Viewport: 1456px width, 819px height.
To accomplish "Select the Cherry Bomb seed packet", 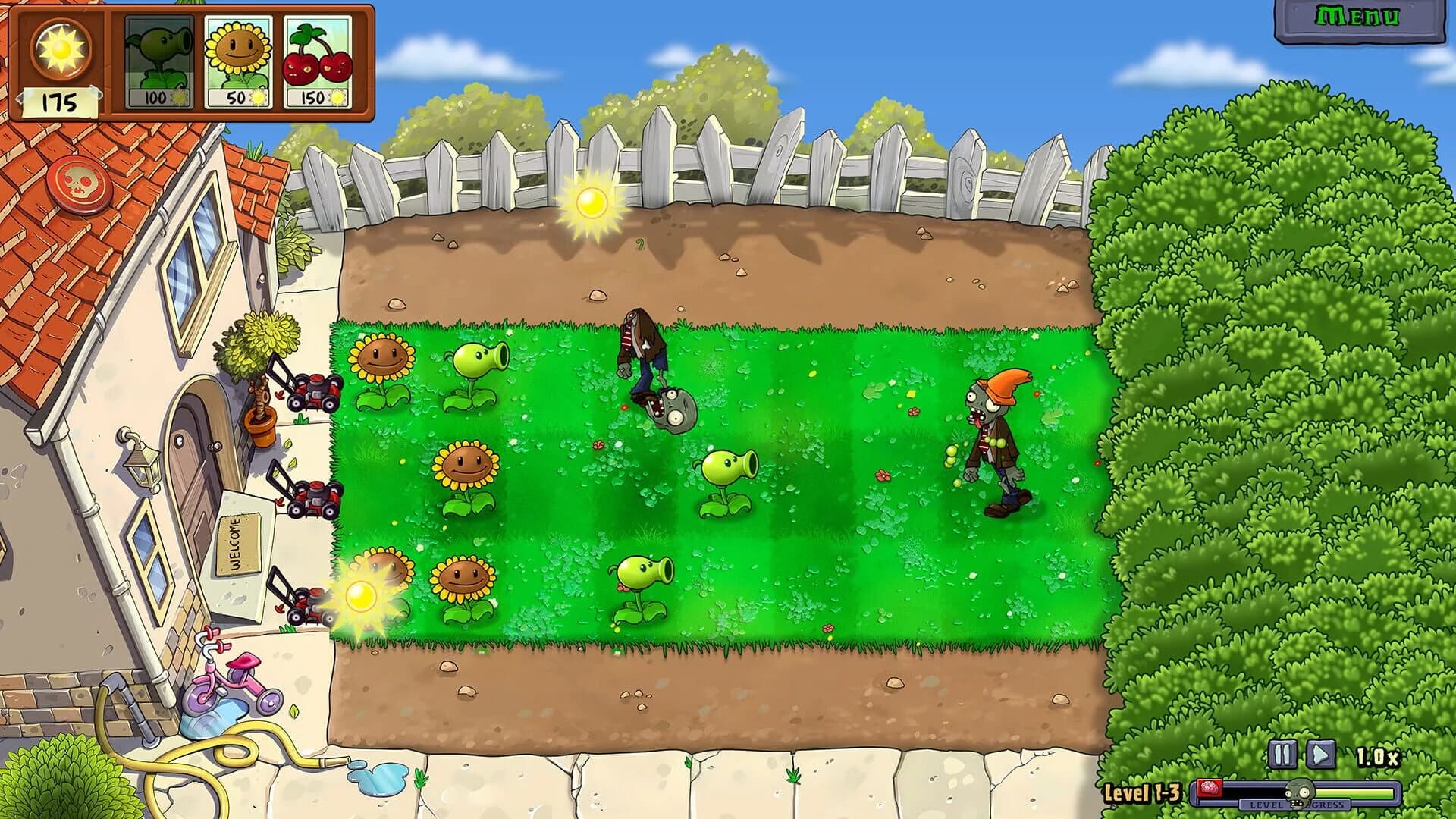I will tap(316, 61).
